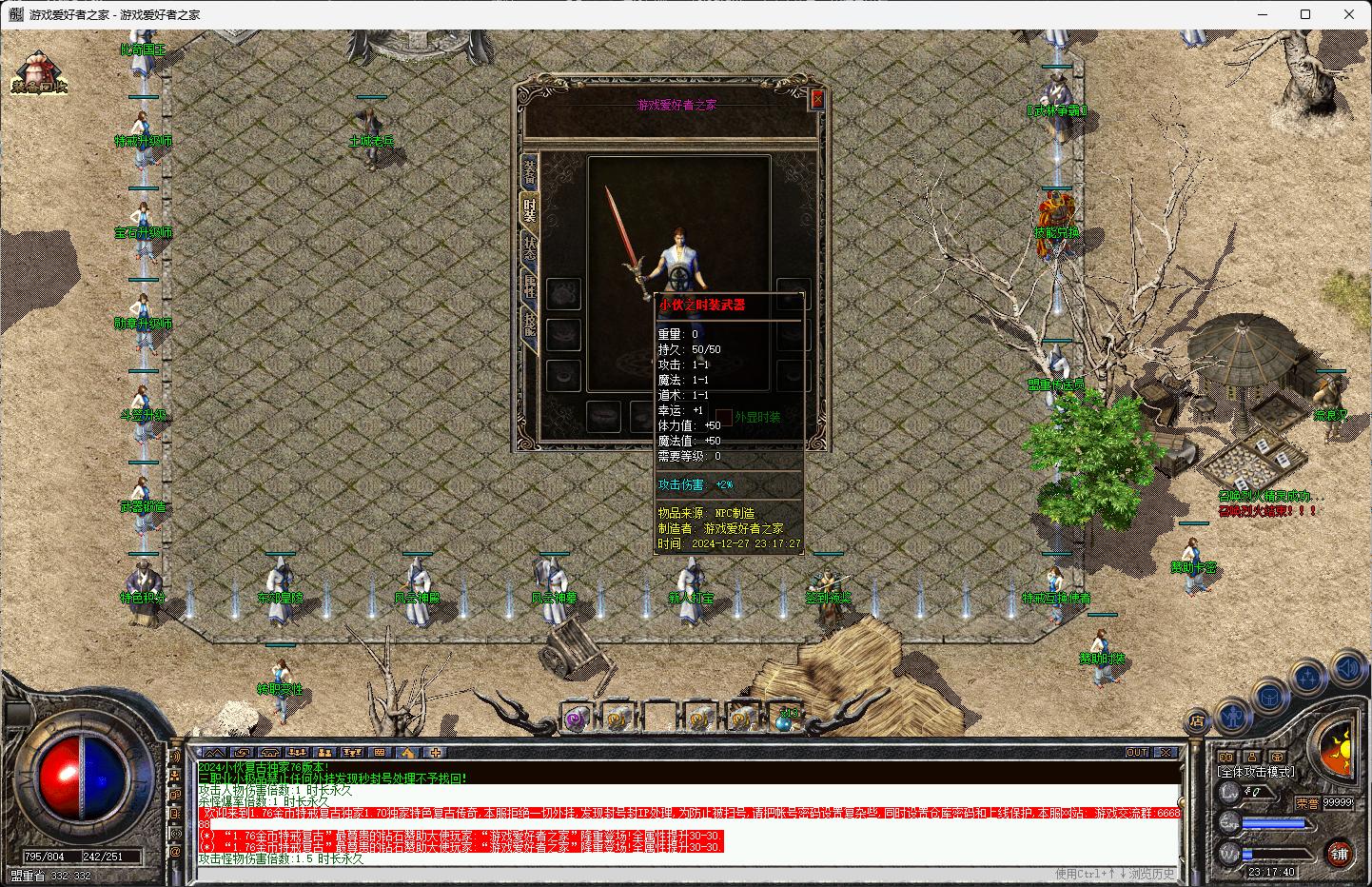The height and width of the screenshot is (887, 1372).
Task: Switch to the 技能 skills tab
Action: 529,325
